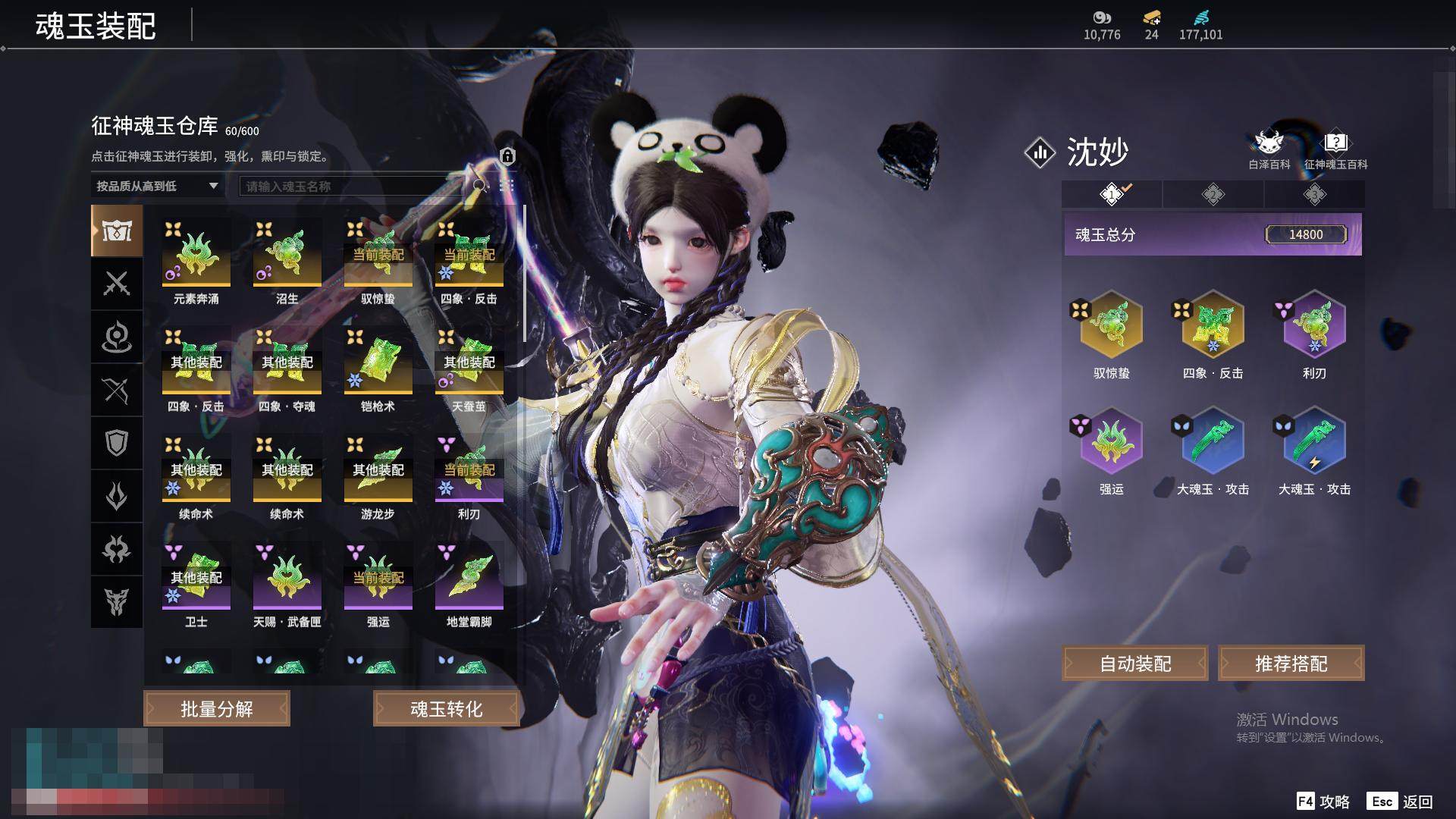Select the 地堂霸脚 soul jade
Viewport: 1456px width, 819px height.
[469, 577]
